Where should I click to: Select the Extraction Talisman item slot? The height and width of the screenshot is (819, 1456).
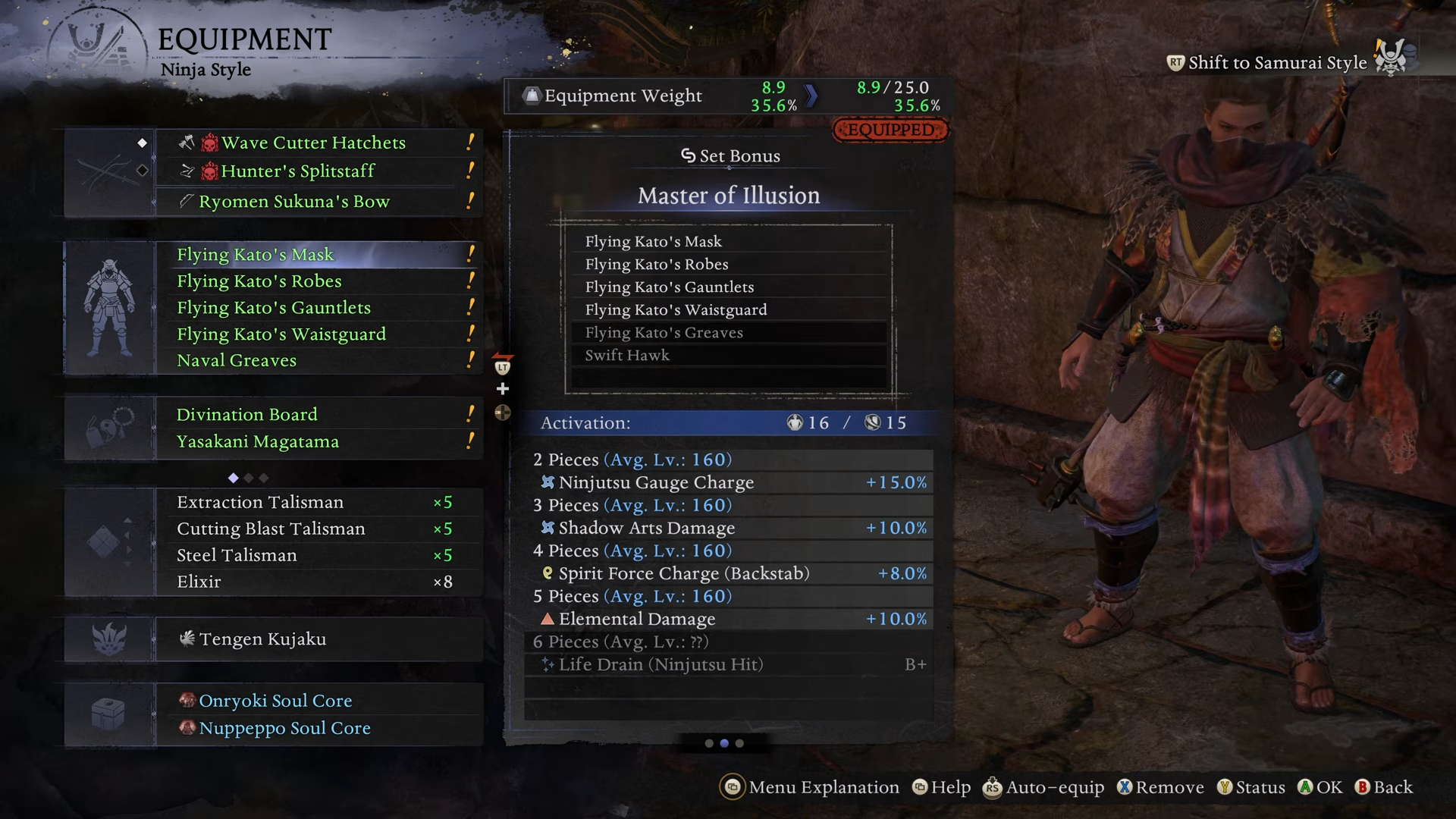(260, 503)
